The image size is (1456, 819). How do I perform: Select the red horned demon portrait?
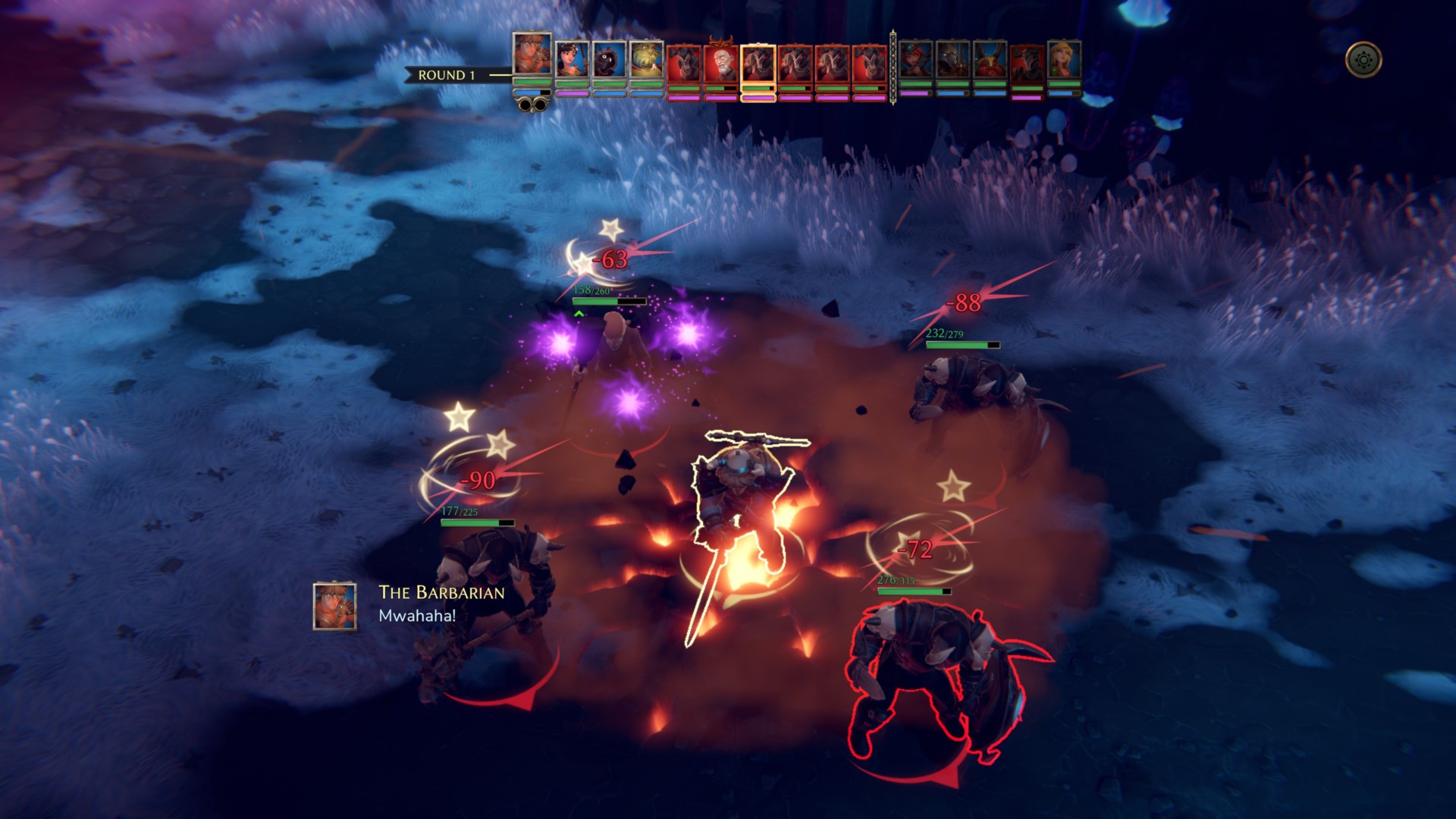click(990, 60)
